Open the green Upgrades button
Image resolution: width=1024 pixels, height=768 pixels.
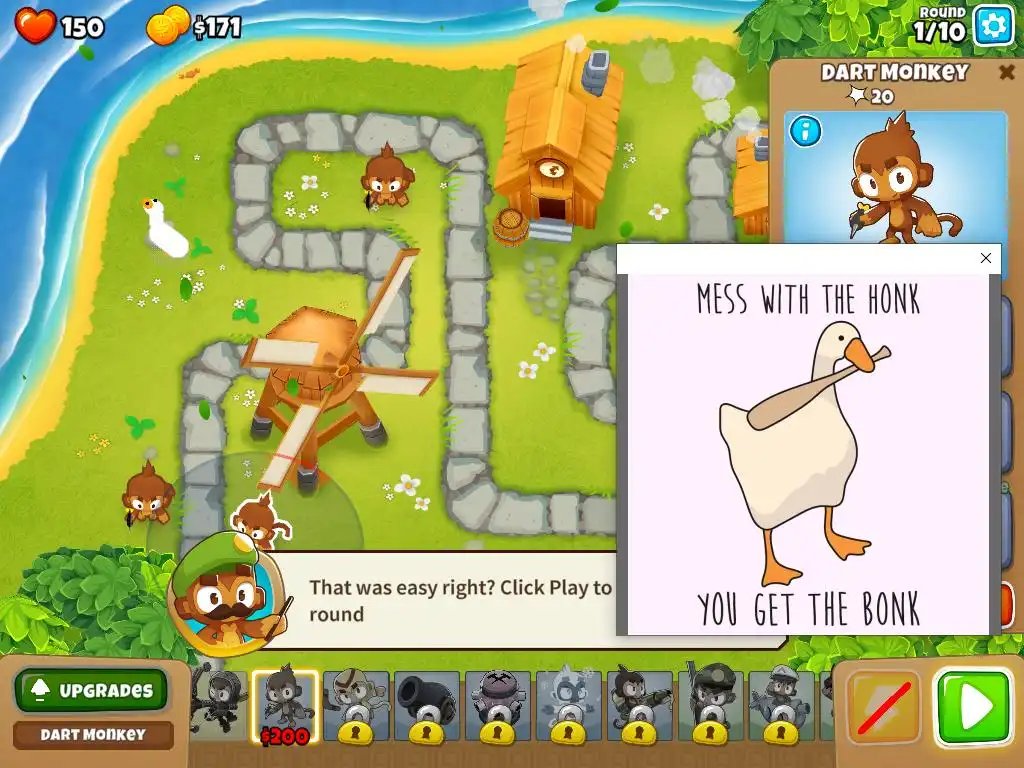(x=92, y=690)
